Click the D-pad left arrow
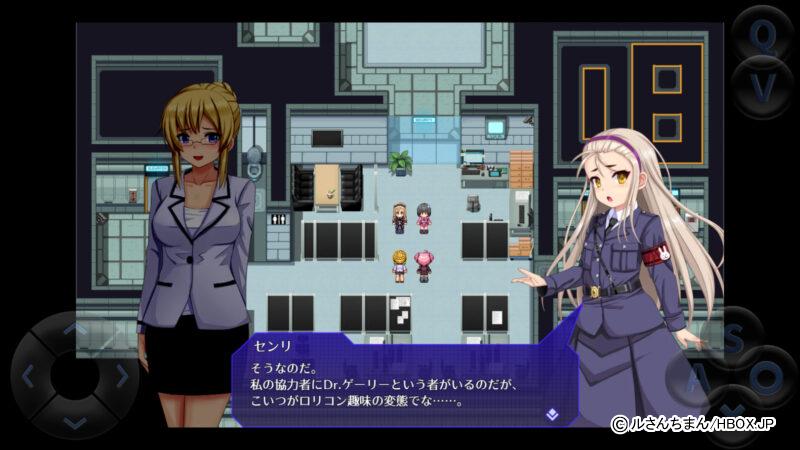The width and height of the screenshot is (800, 450). click(x=28, y=377)
